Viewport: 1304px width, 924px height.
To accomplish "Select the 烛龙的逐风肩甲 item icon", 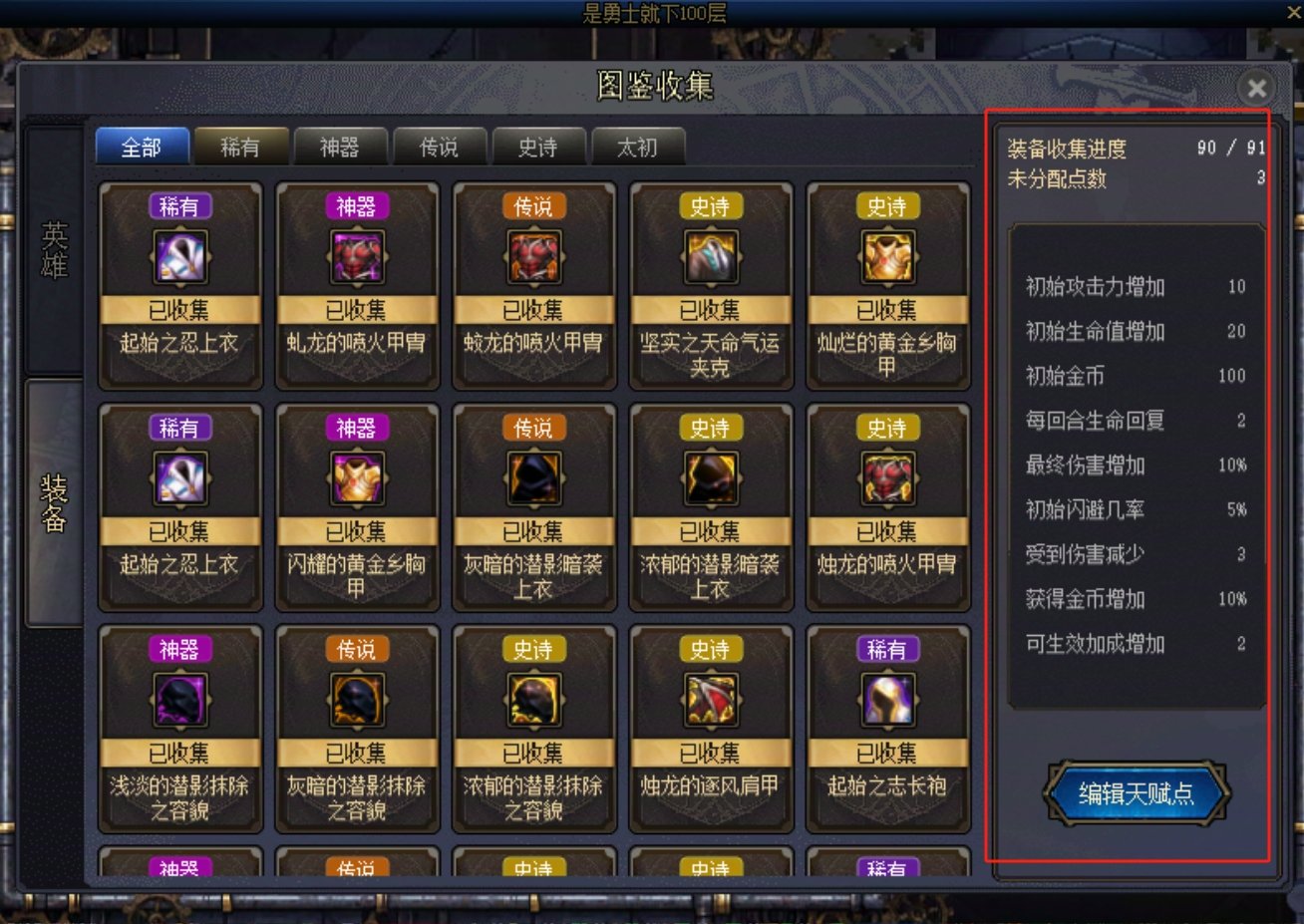I will (710, 698).
